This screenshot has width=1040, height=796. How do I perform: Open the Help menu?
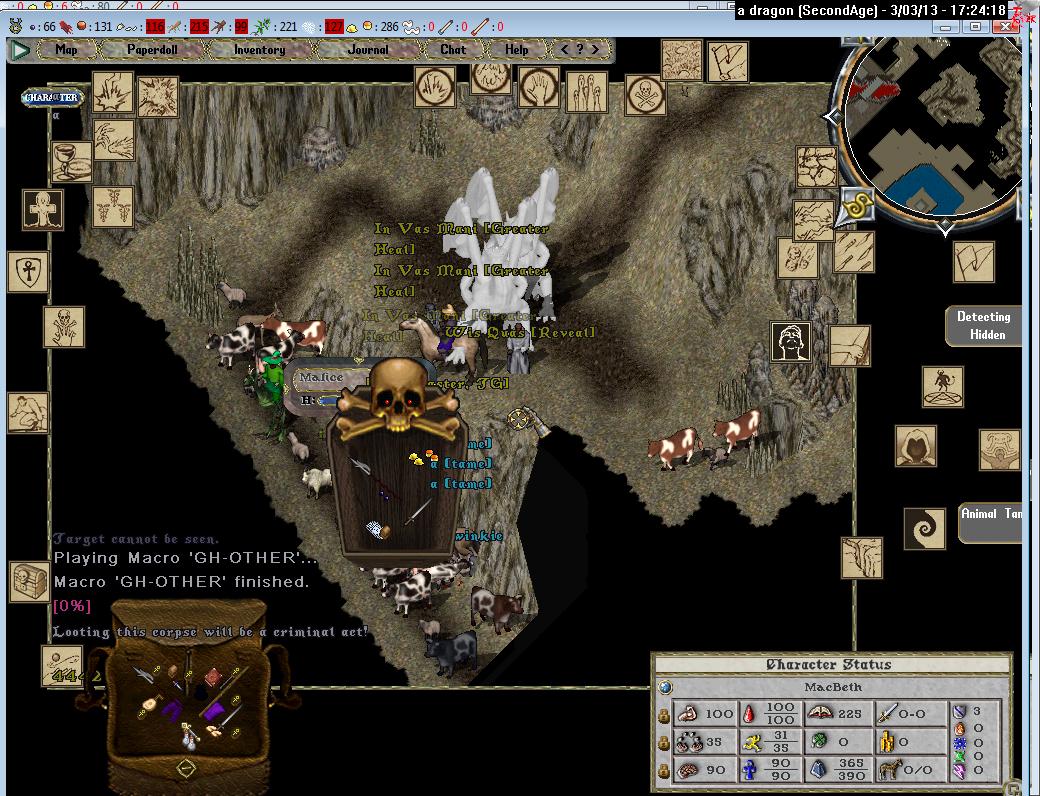(x=517, y=49)
